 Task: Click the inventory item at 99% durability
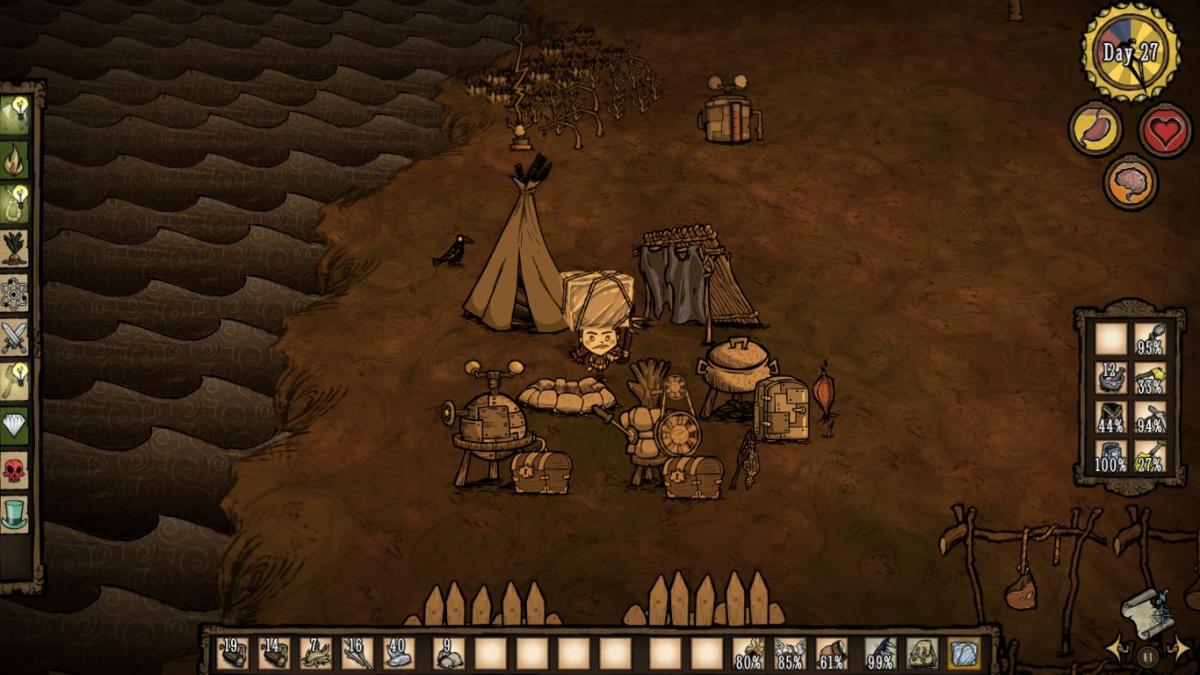coord(880,653)
